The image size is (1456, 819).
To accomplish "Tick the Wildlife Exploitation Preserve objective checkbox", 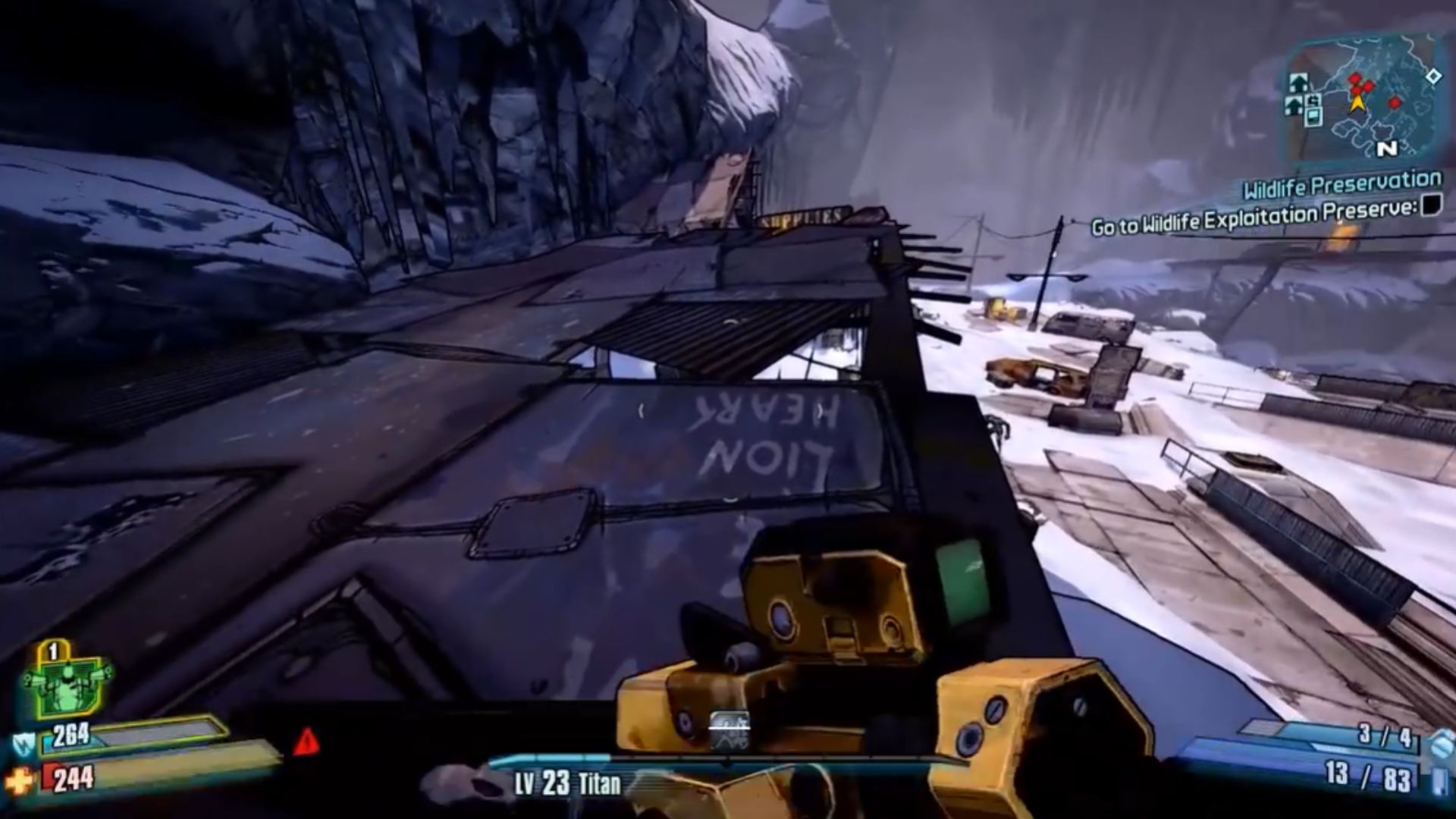I will (1430, 203).
